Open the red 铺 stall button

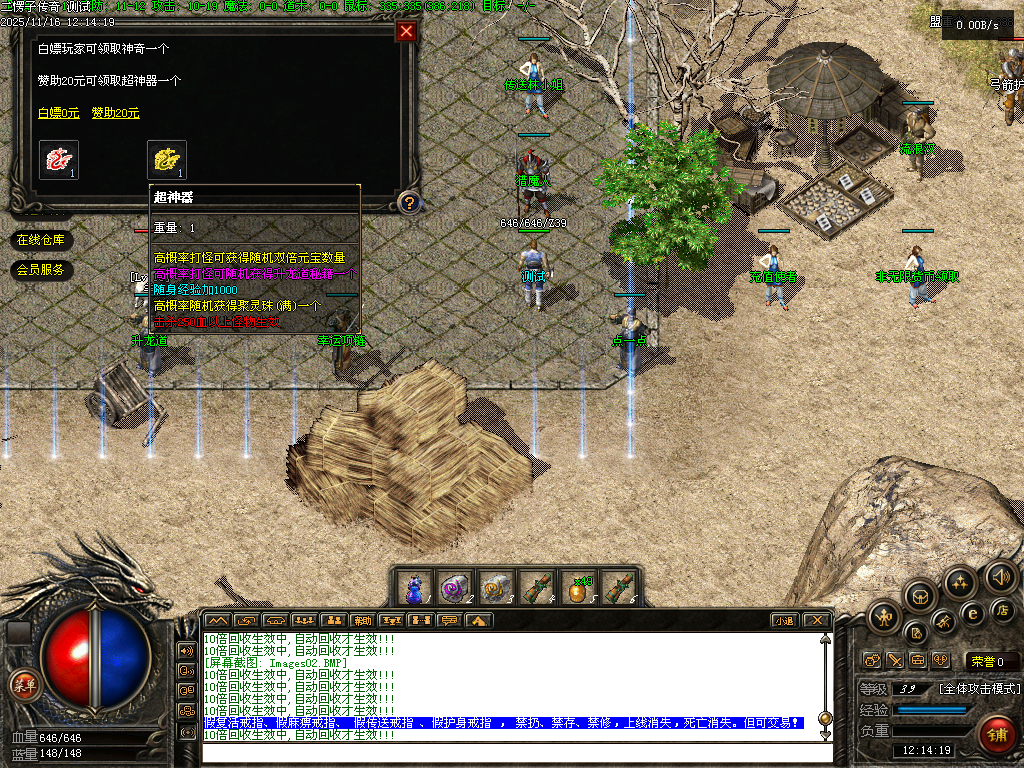point(997,735)
